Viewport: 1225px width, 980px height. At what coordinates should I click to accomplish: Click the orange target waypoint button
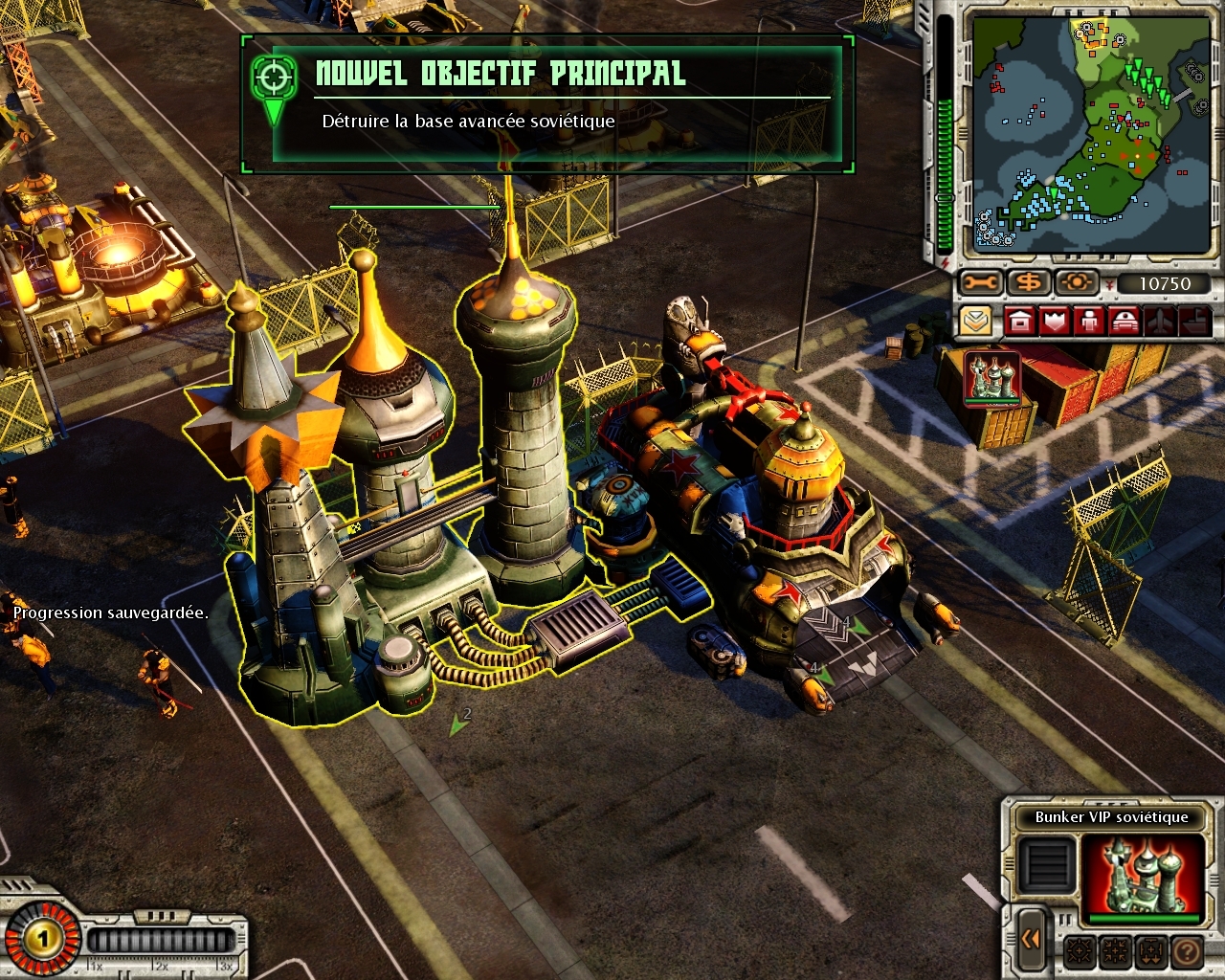(x=1076, y=283)
